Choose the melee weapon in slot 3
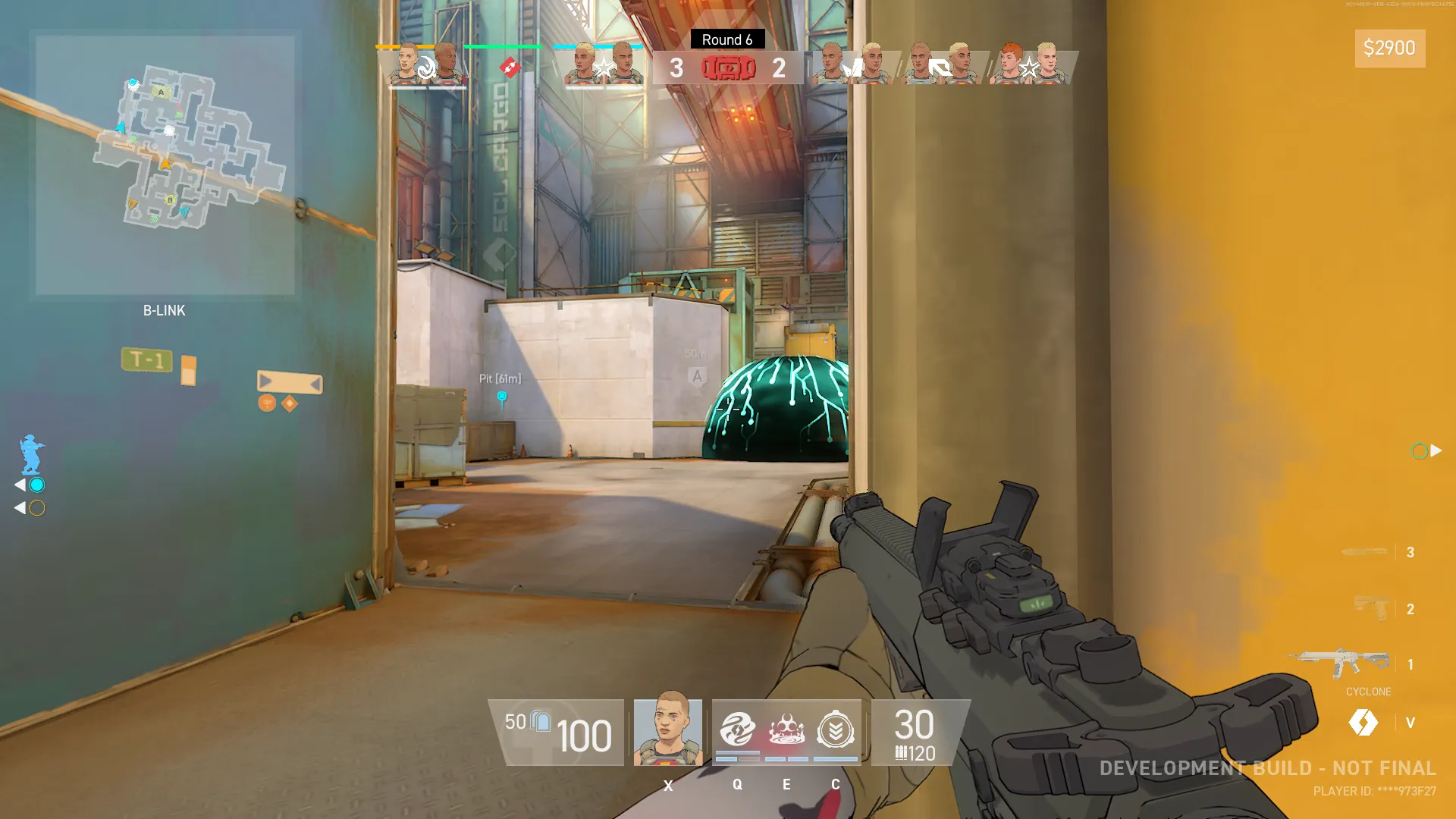 (1364, 552)
